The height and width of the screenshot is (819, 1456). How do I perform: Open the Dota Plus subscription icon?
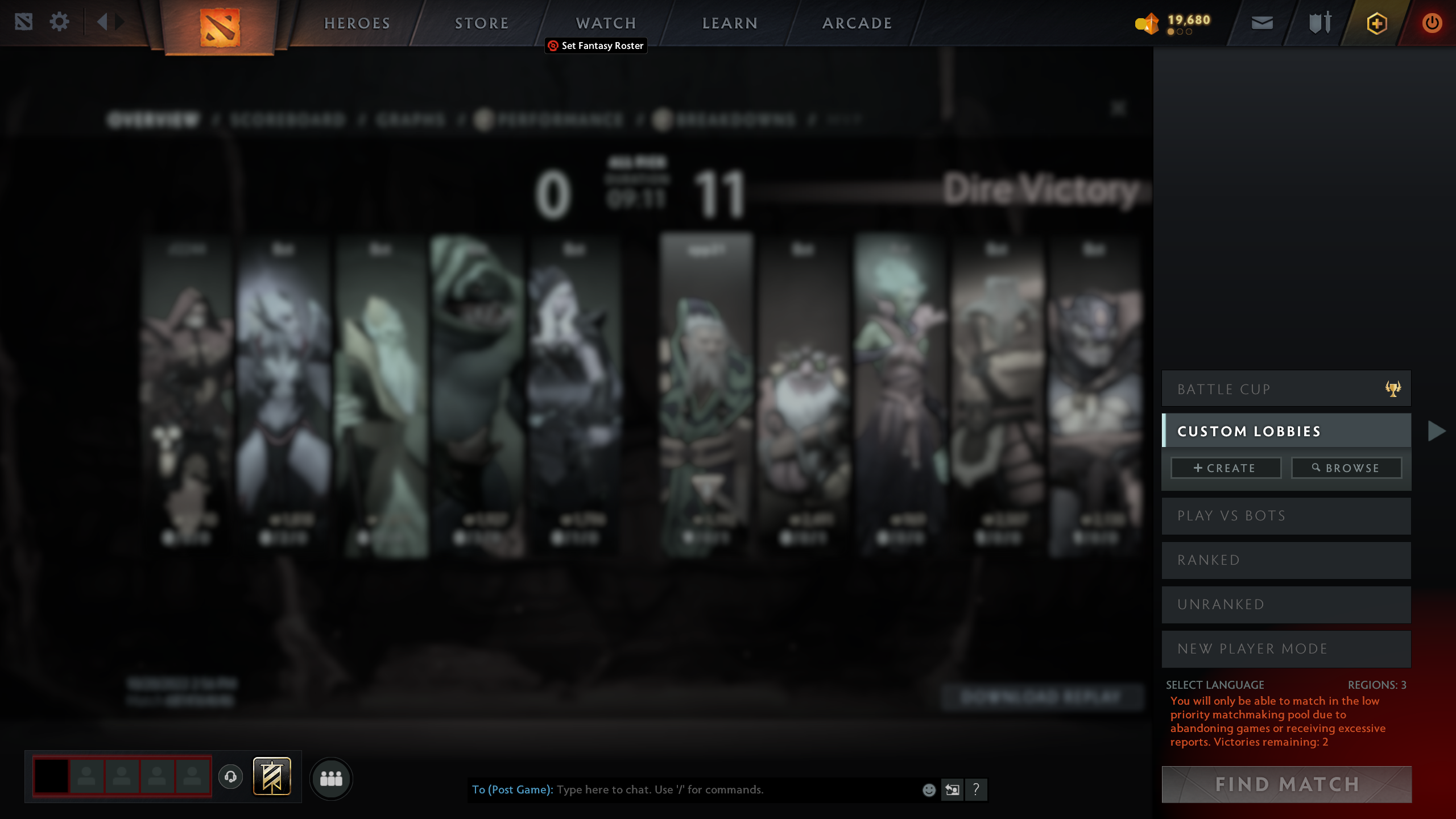pyautogui.click(x=1377, y=23)
